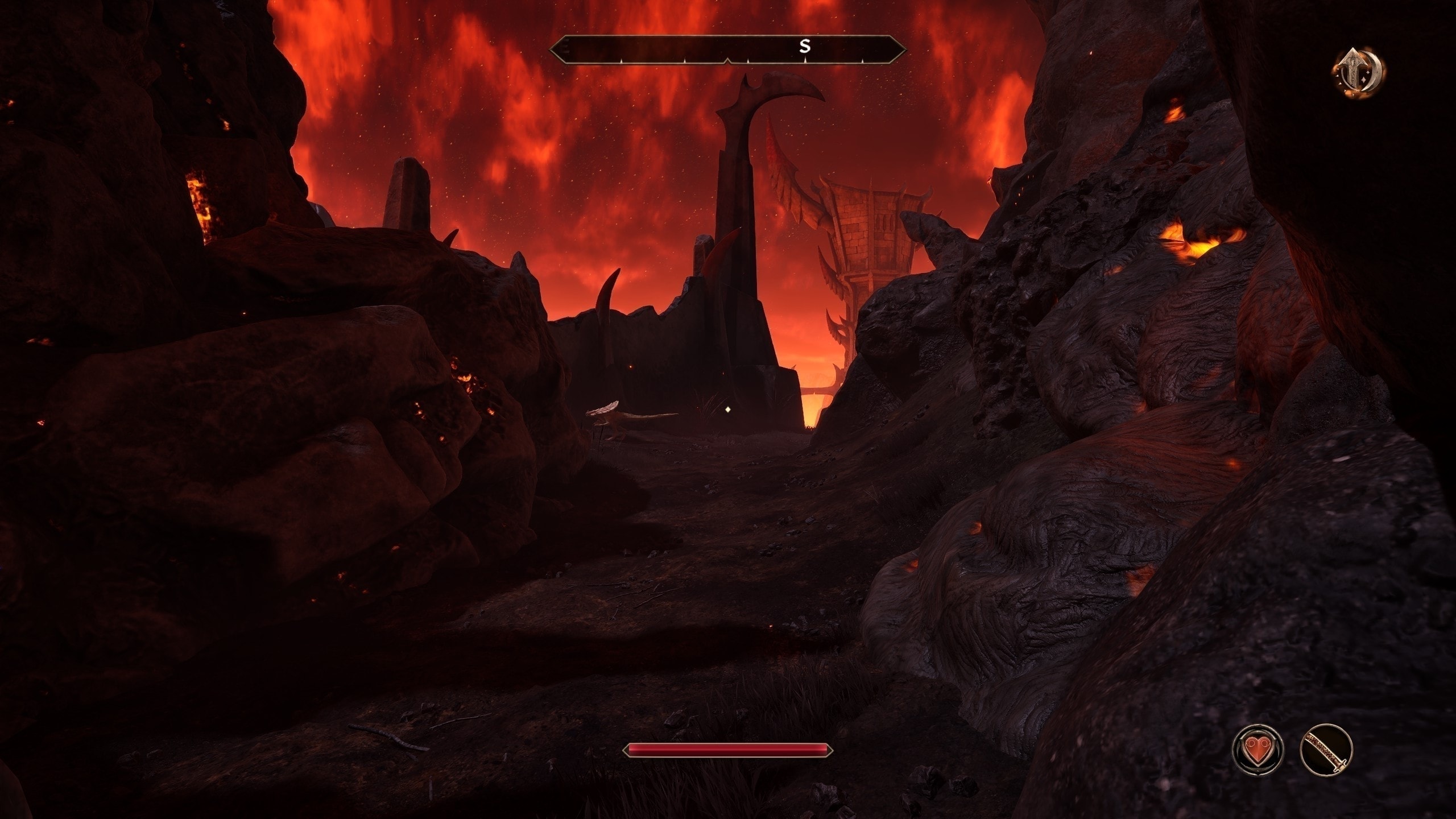This screenshot has height=819, width=1456.
Task: Select the heart-shaped healing spell icon
Action: coord(1258,750)
